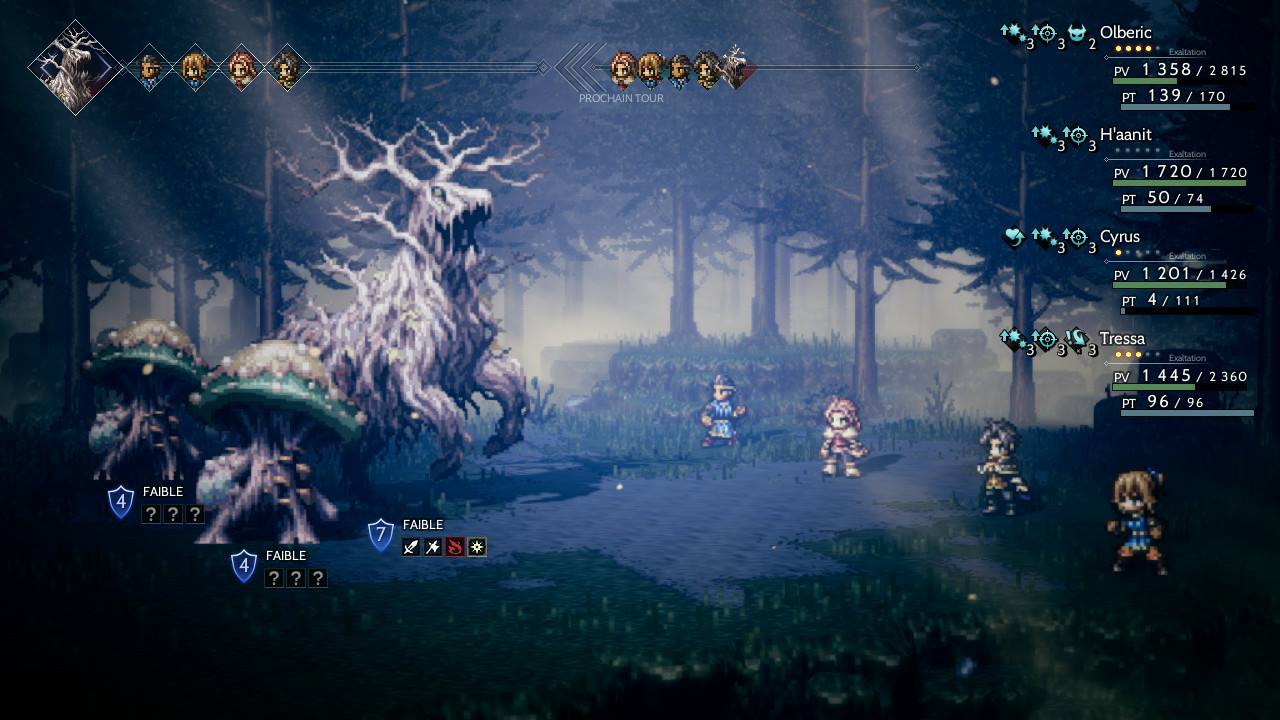The height and width of the screenshot is (720, 1280).
Task: Select the light weakness icon
Action: tap(477, 547)
